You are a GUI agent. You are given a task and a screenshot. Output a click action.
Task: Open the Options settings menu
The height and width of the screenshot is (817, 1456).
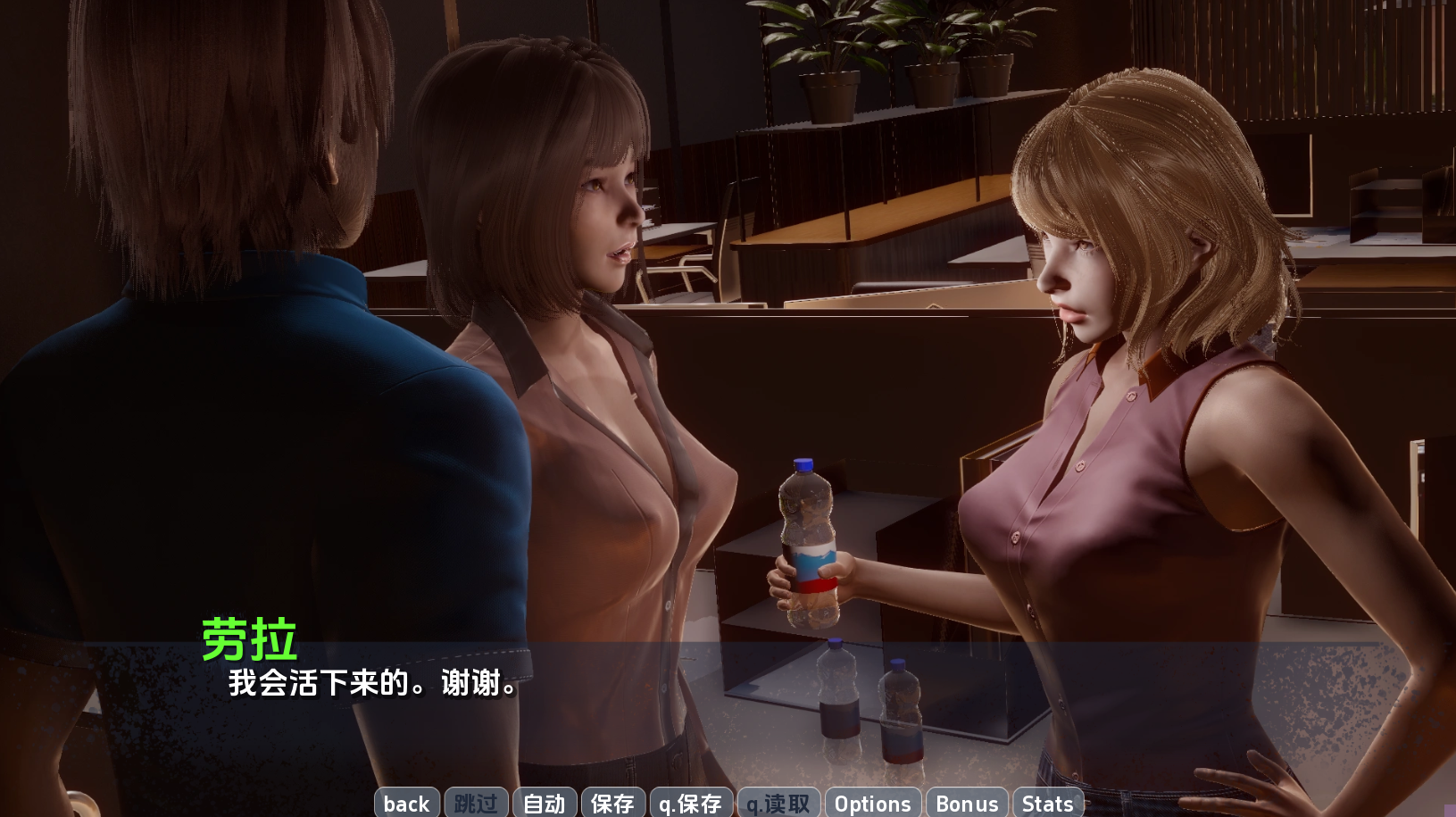[872, 804]
